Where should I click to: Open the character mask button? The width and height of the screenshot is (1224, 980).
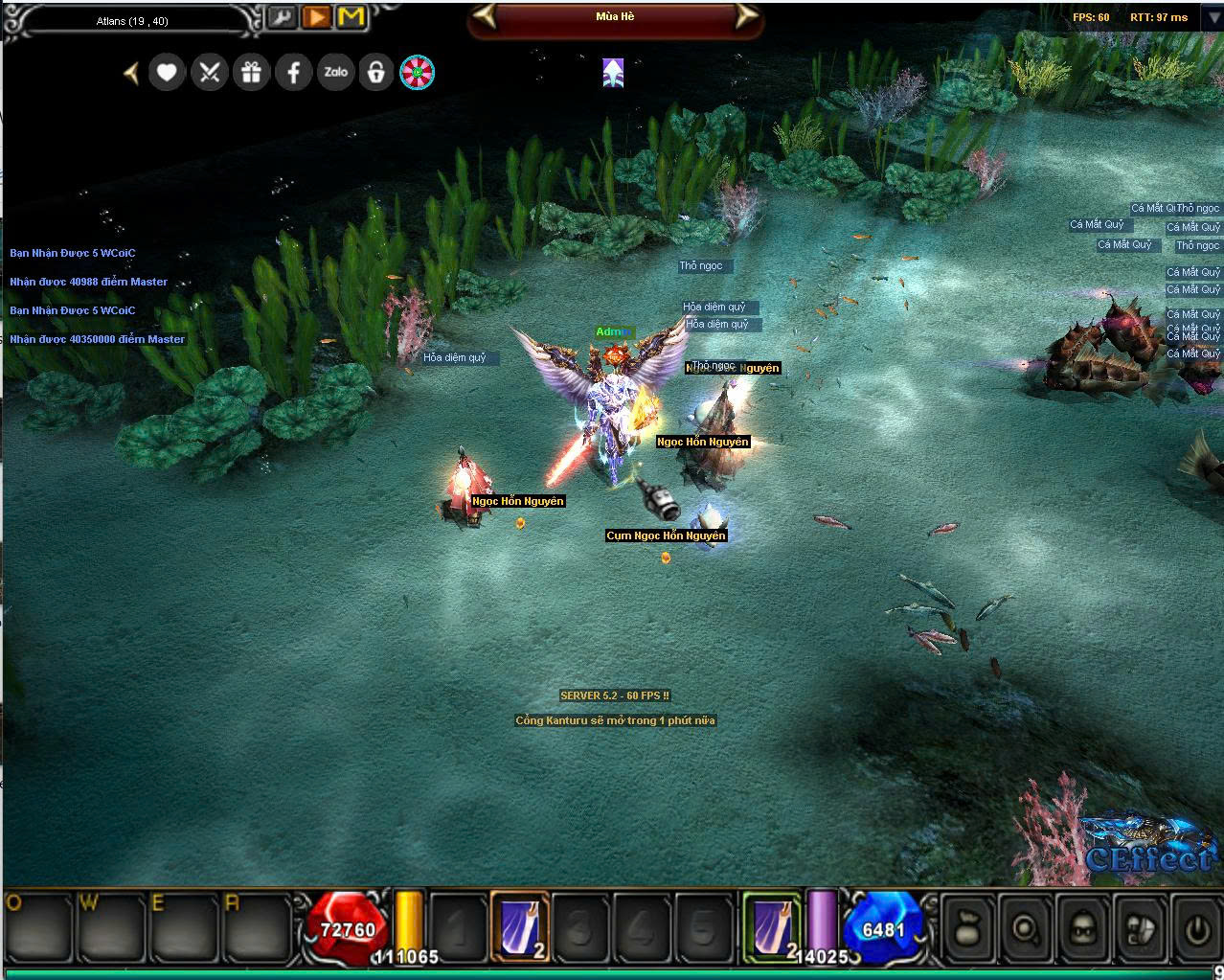point(1081,927)
